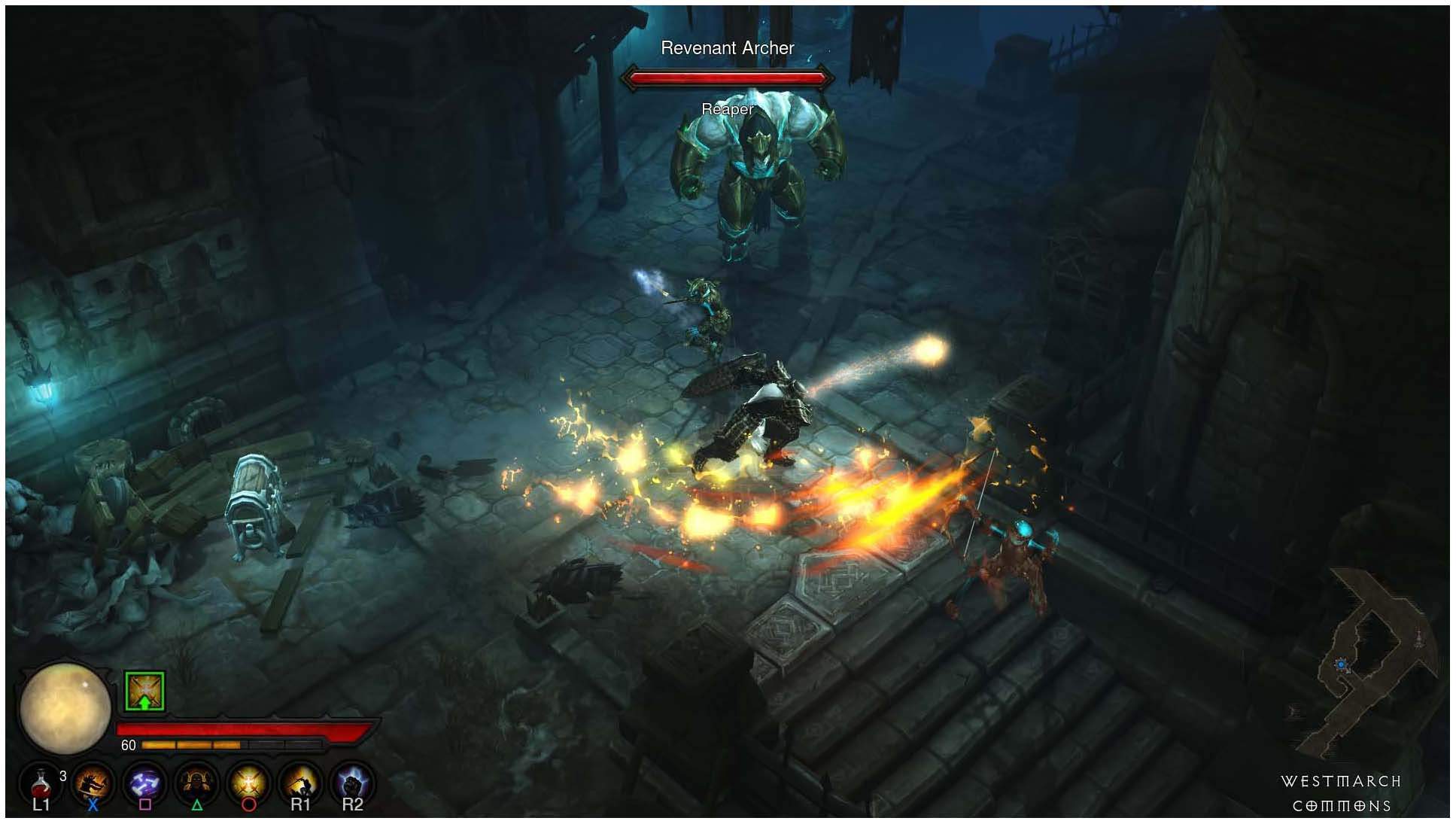
Task: Use the red health potion slot
Action: (x=41, y=785)
